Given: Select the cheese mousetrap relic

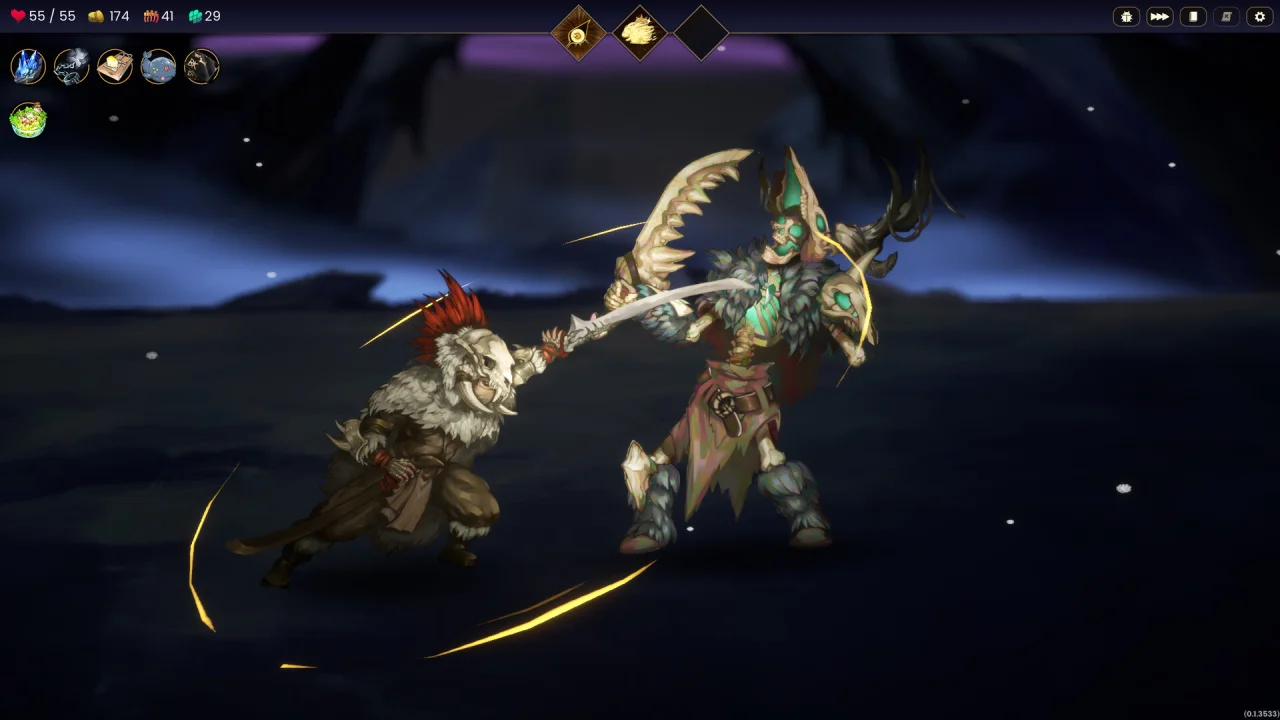Looking at the screenshot, I should pos(115,67).
